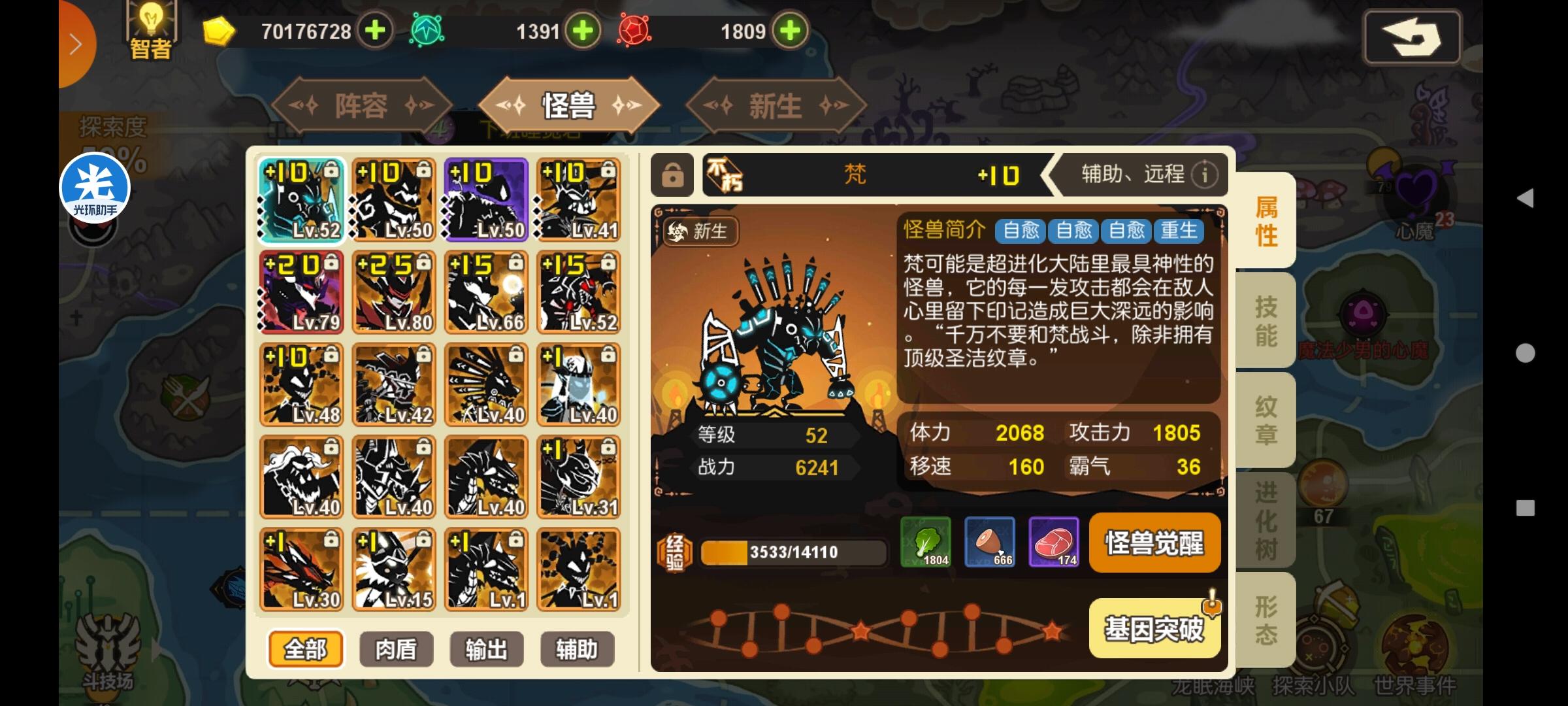This screenshot has height=706, width=1568.
Task: Toggle the 辅助 filter
Action: 577,649
